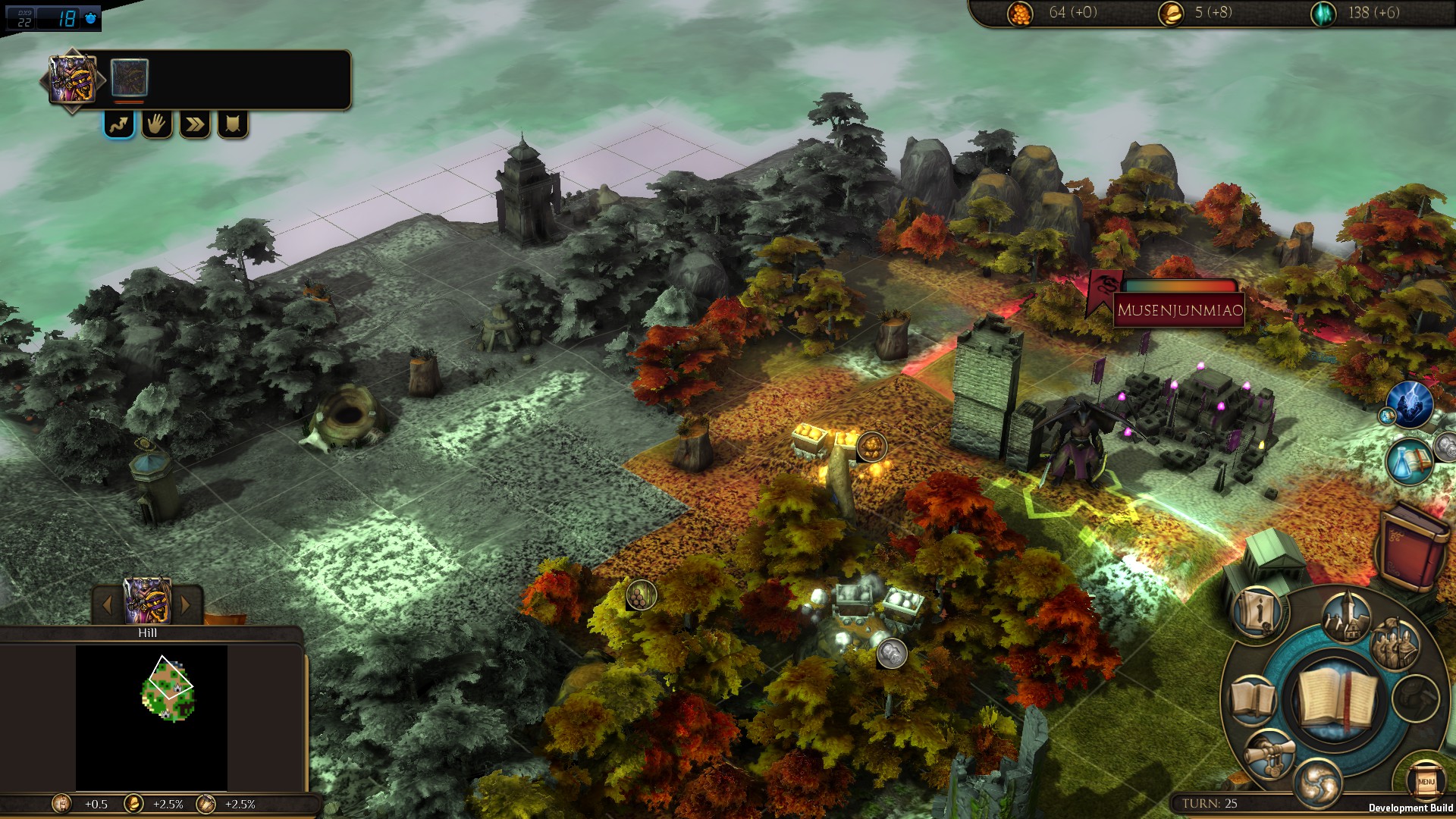
Task: Select the Move action for the unit
Action: tap(120, 125)
